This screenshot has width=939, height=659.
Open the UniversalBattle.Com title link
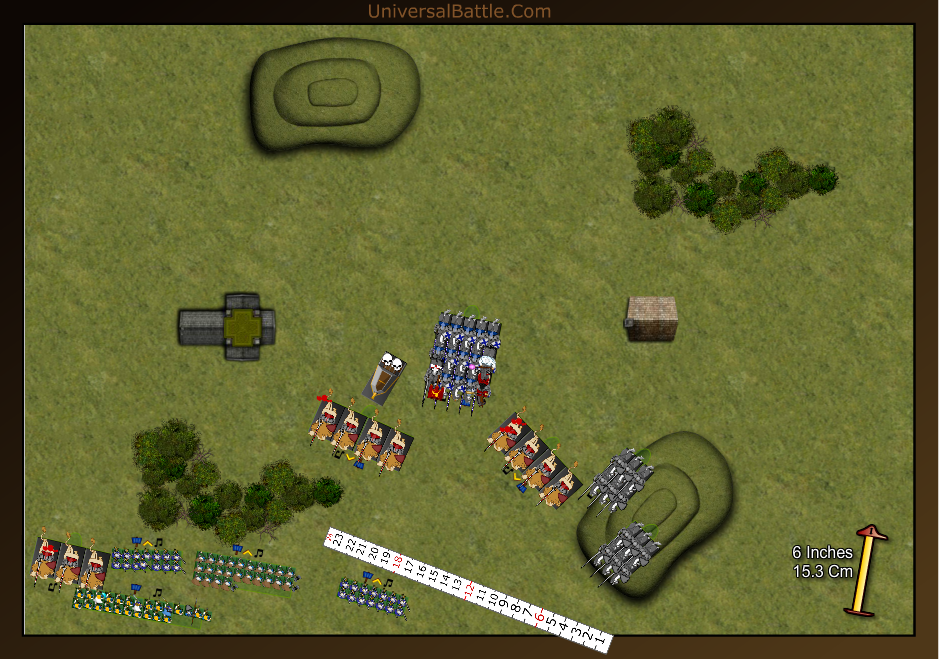tap(459, 11)
